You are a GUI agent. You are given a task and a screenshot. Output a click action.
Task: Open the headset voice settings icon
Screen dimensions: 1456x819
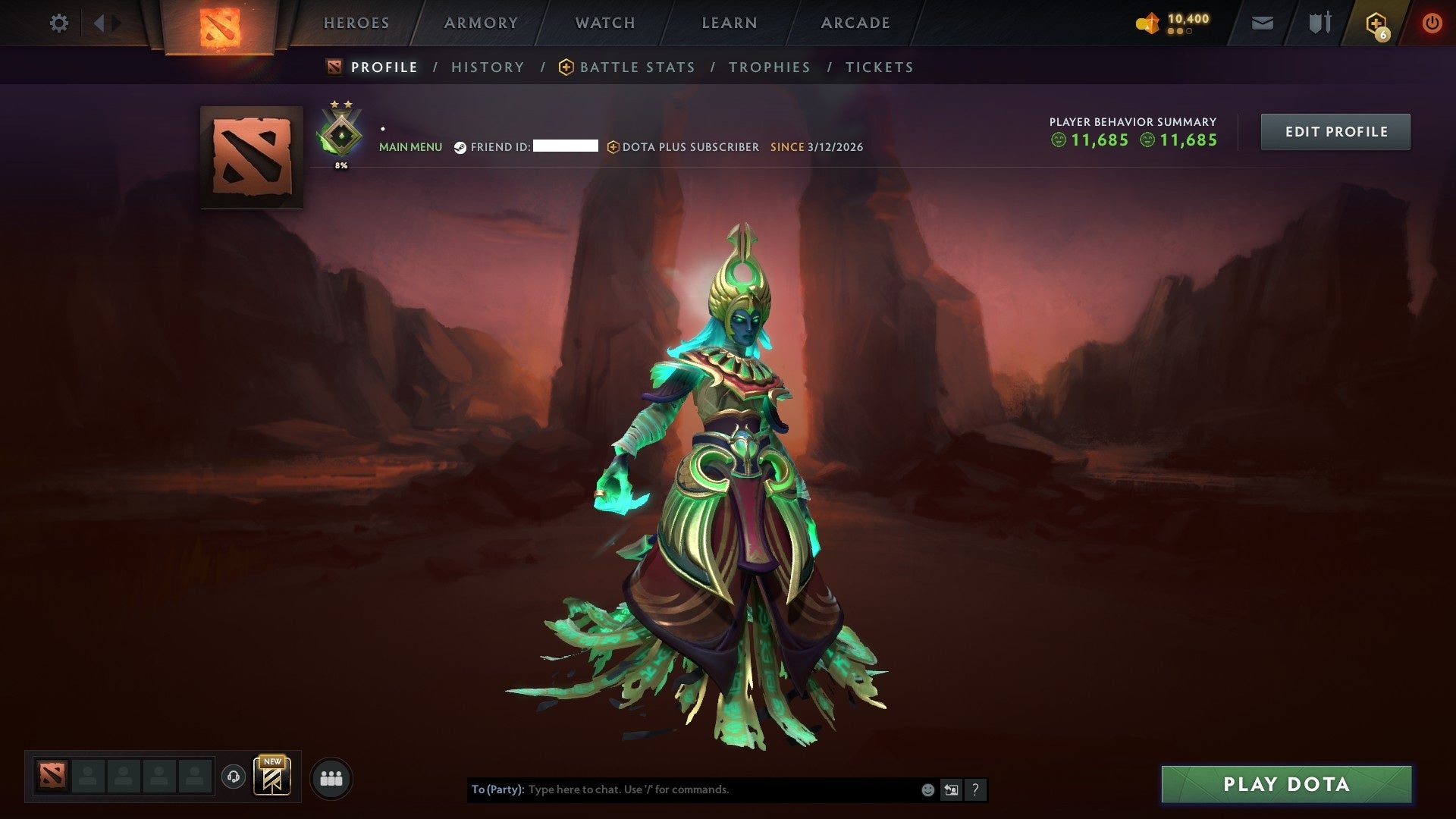pyautogui.click(x=235, y=777)
